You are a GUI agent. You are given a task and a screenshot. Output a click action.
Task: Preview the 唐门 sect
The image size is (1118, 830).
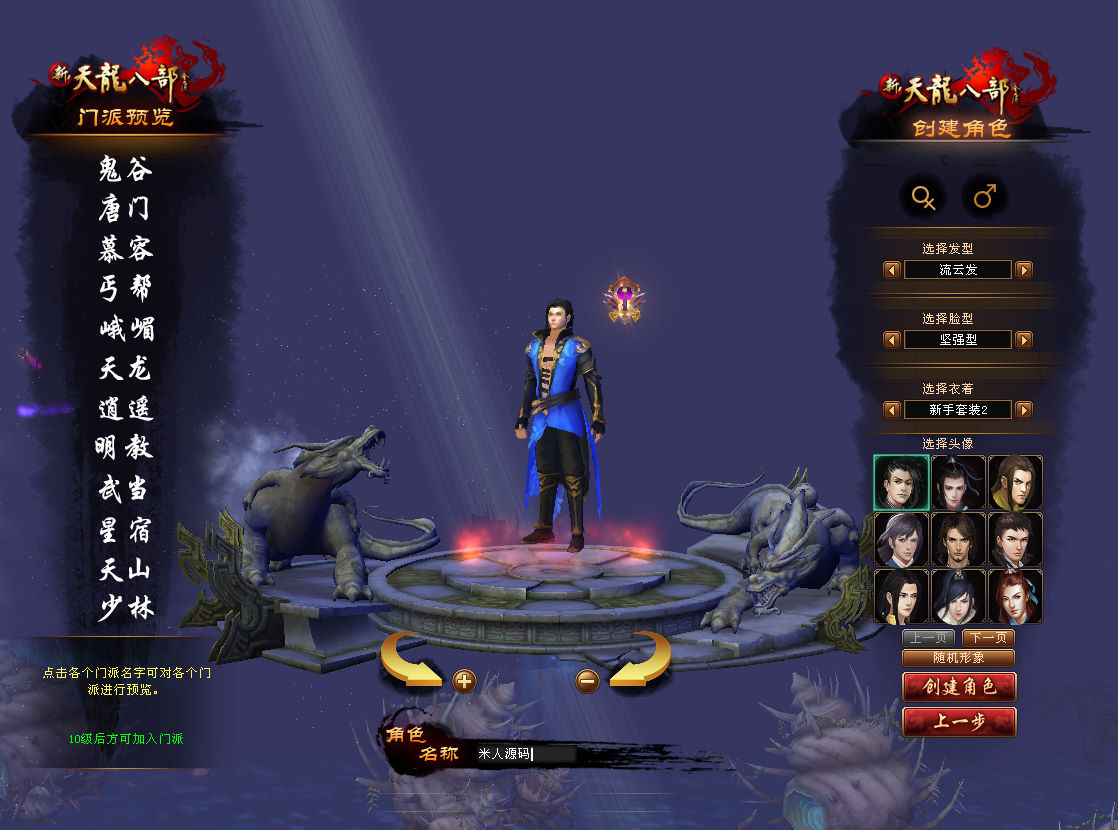(x=126, y=209)
